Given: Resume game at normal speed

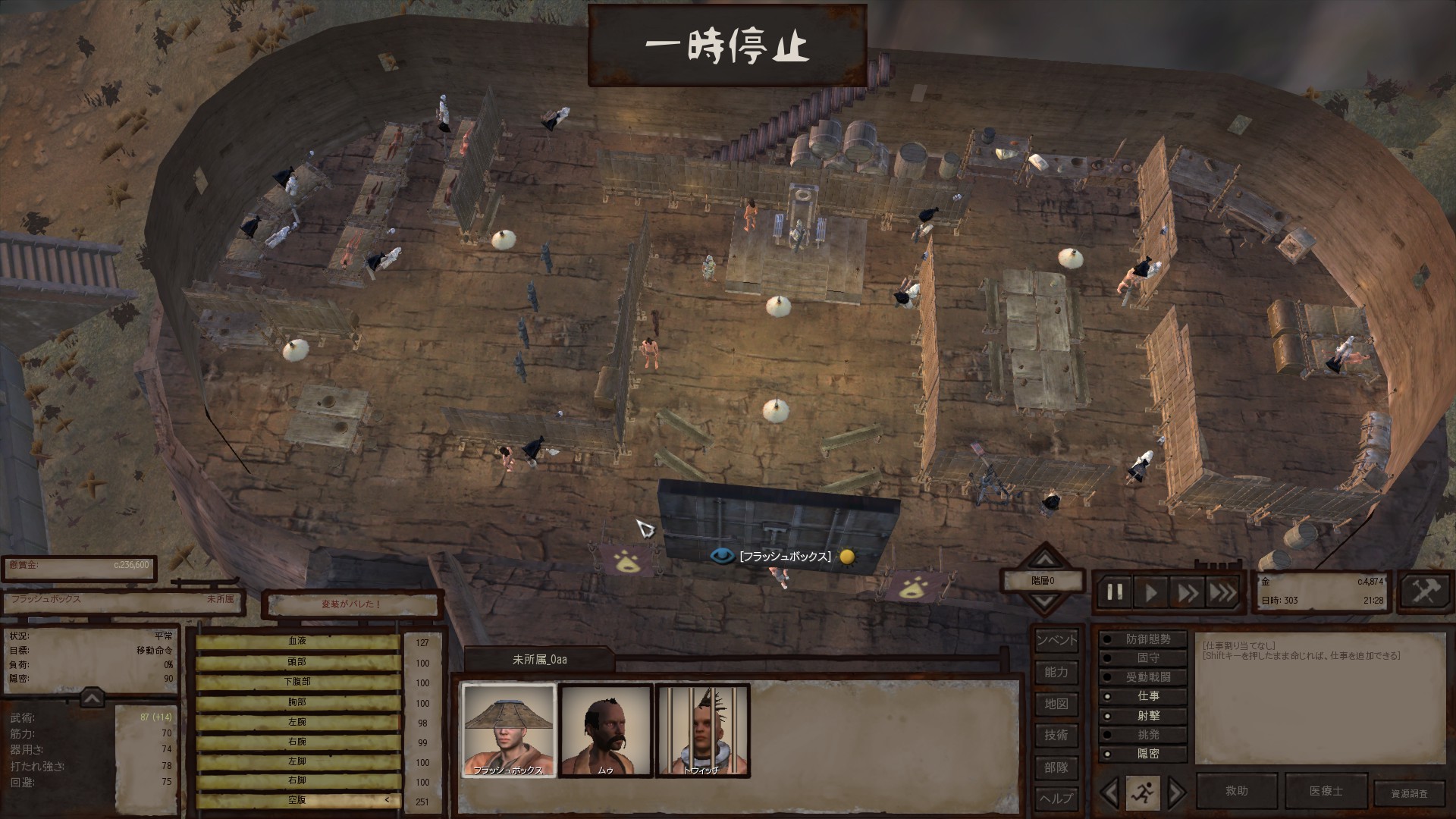Looking at the screenshot, I should click(1151, 592).
